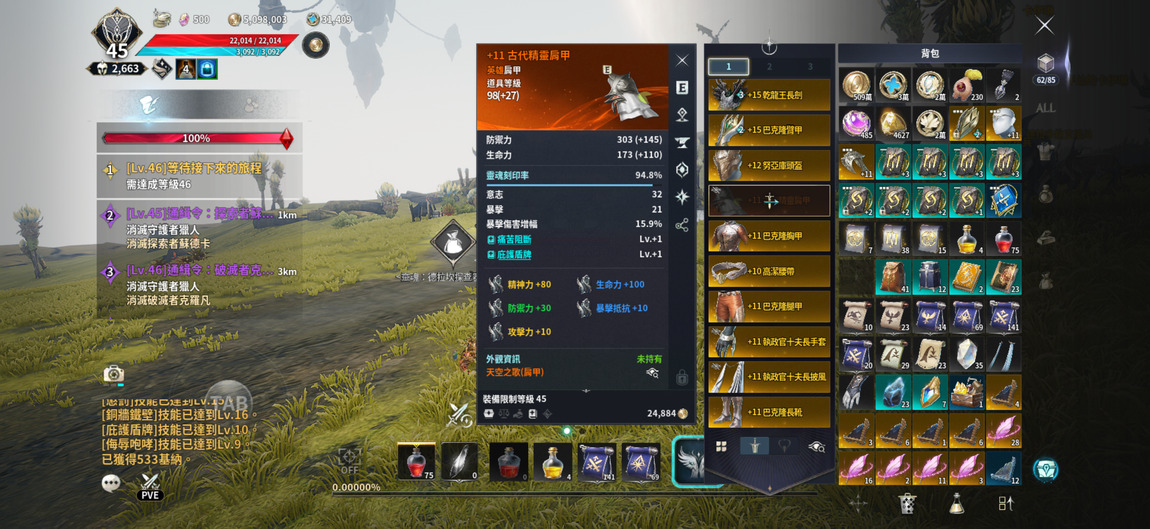1150x529 pixels.
Task: Toggle the PVE crossed-swords mode button
Action: [150, 485]
